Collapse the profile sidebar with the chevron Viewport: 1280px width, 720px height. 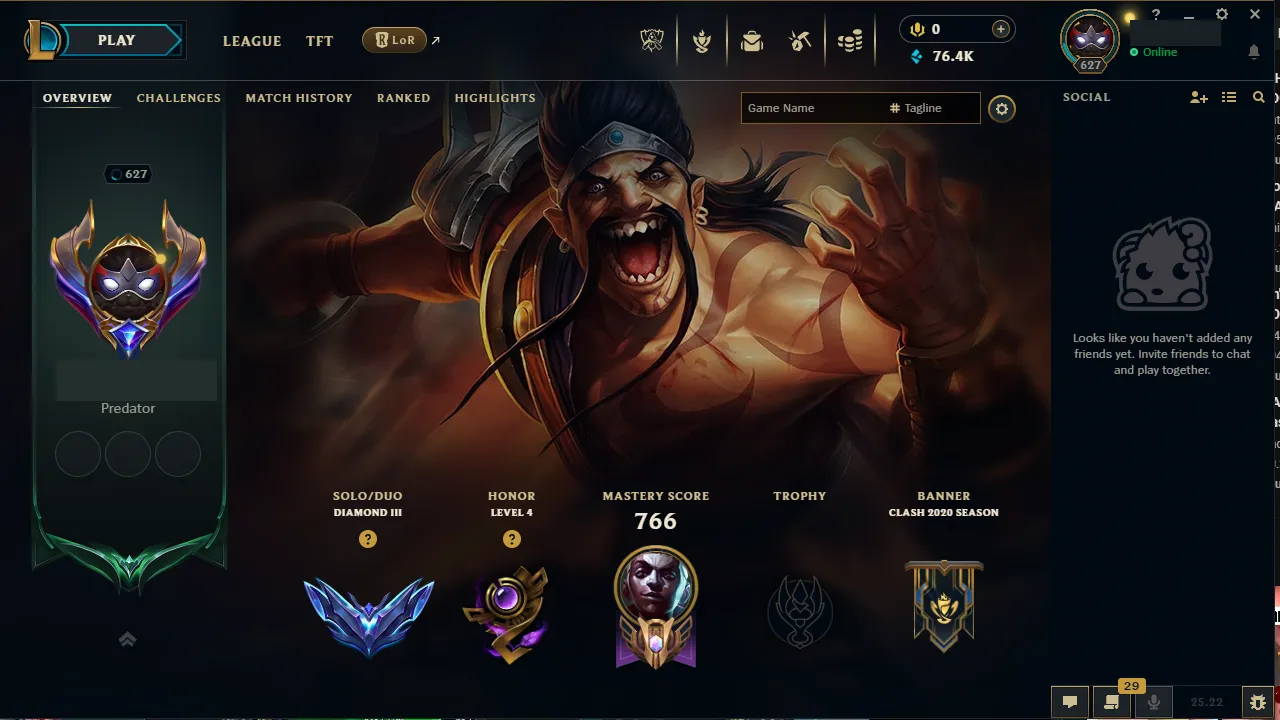pos(127,639)
